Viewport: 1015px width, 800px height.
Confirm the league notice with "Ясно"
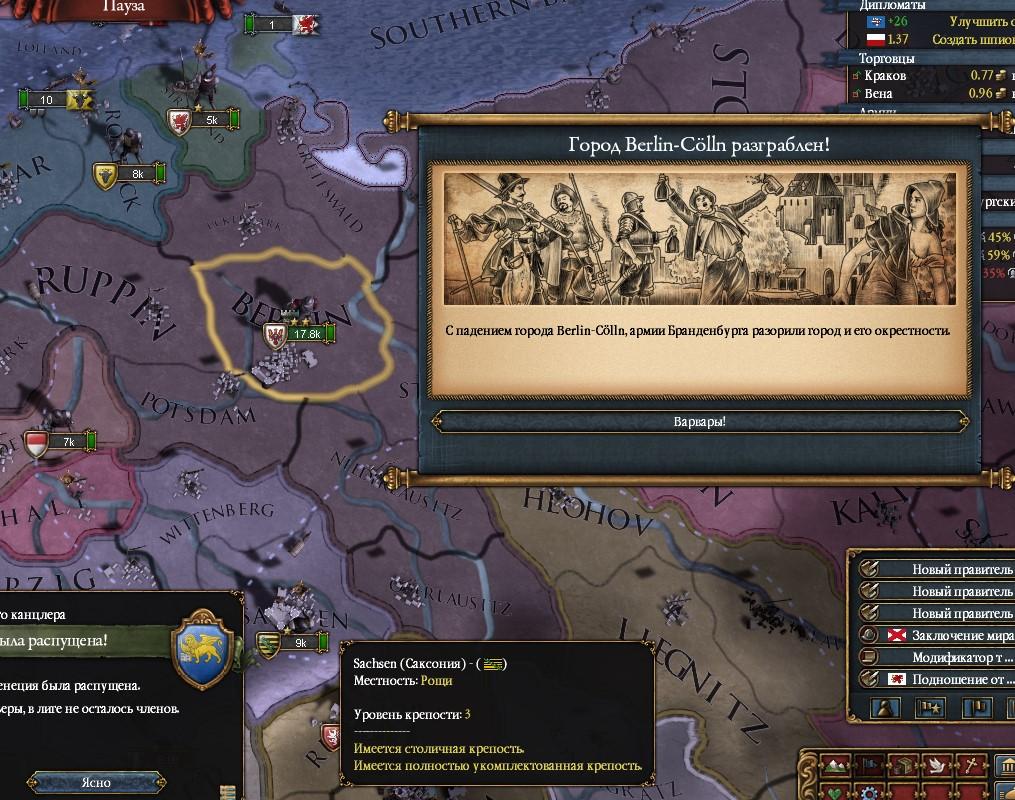(x=96, y=782)
